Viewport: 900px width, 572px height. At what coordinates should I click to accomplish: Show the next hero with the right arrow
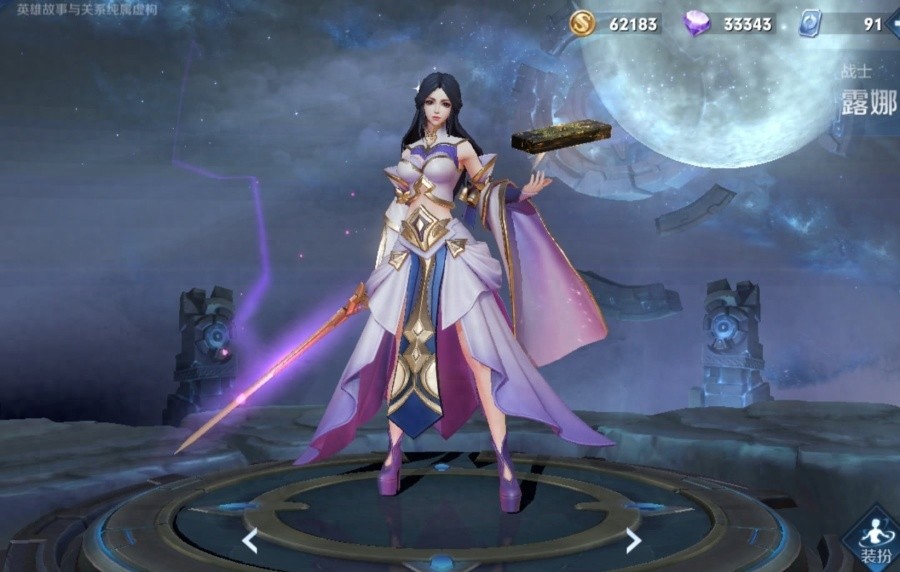[x=633, y=541]
